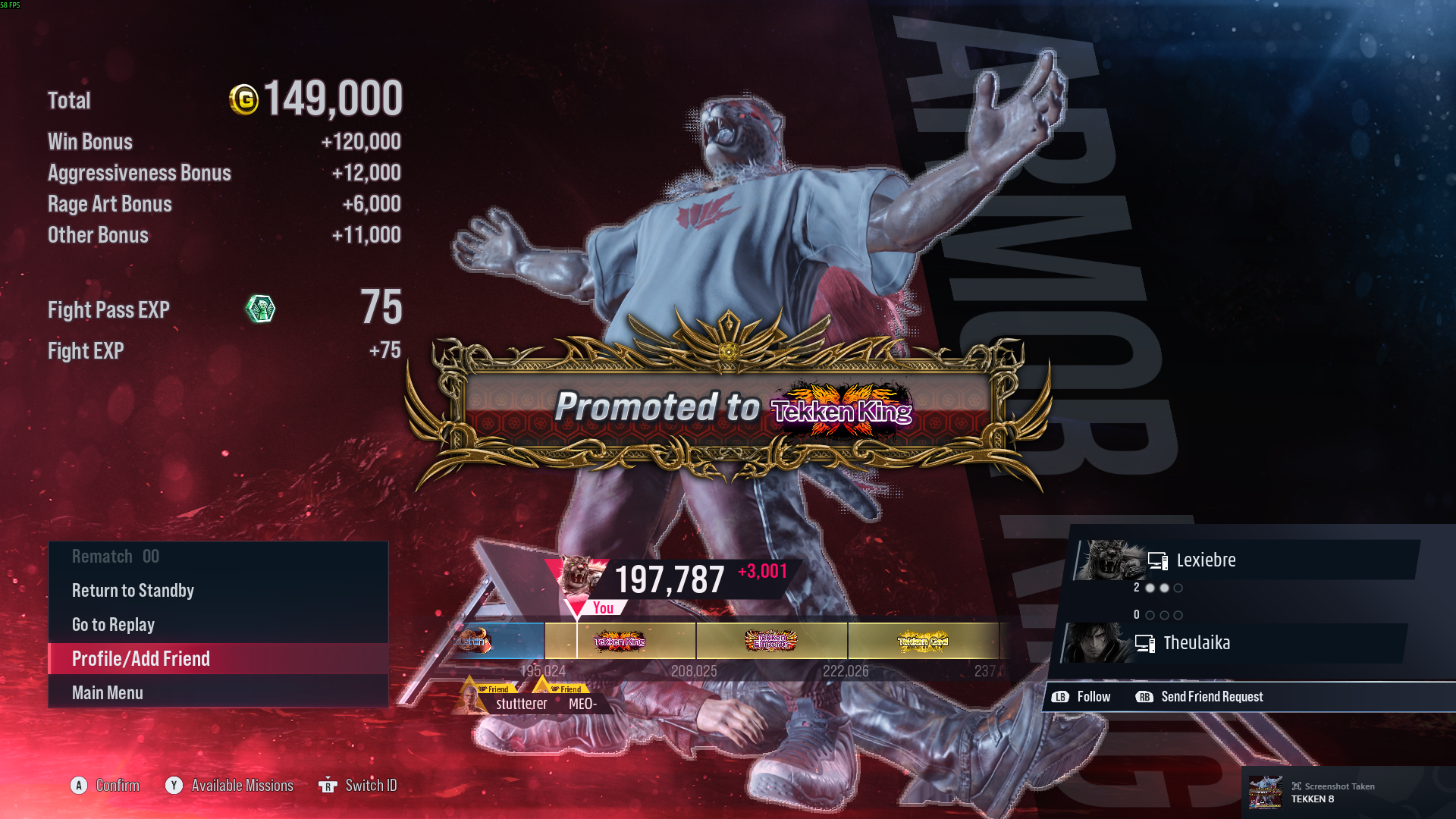Click Theulaika's empty first round dot
Screen dimensions: 1456x819
[x=1150, y=616]
